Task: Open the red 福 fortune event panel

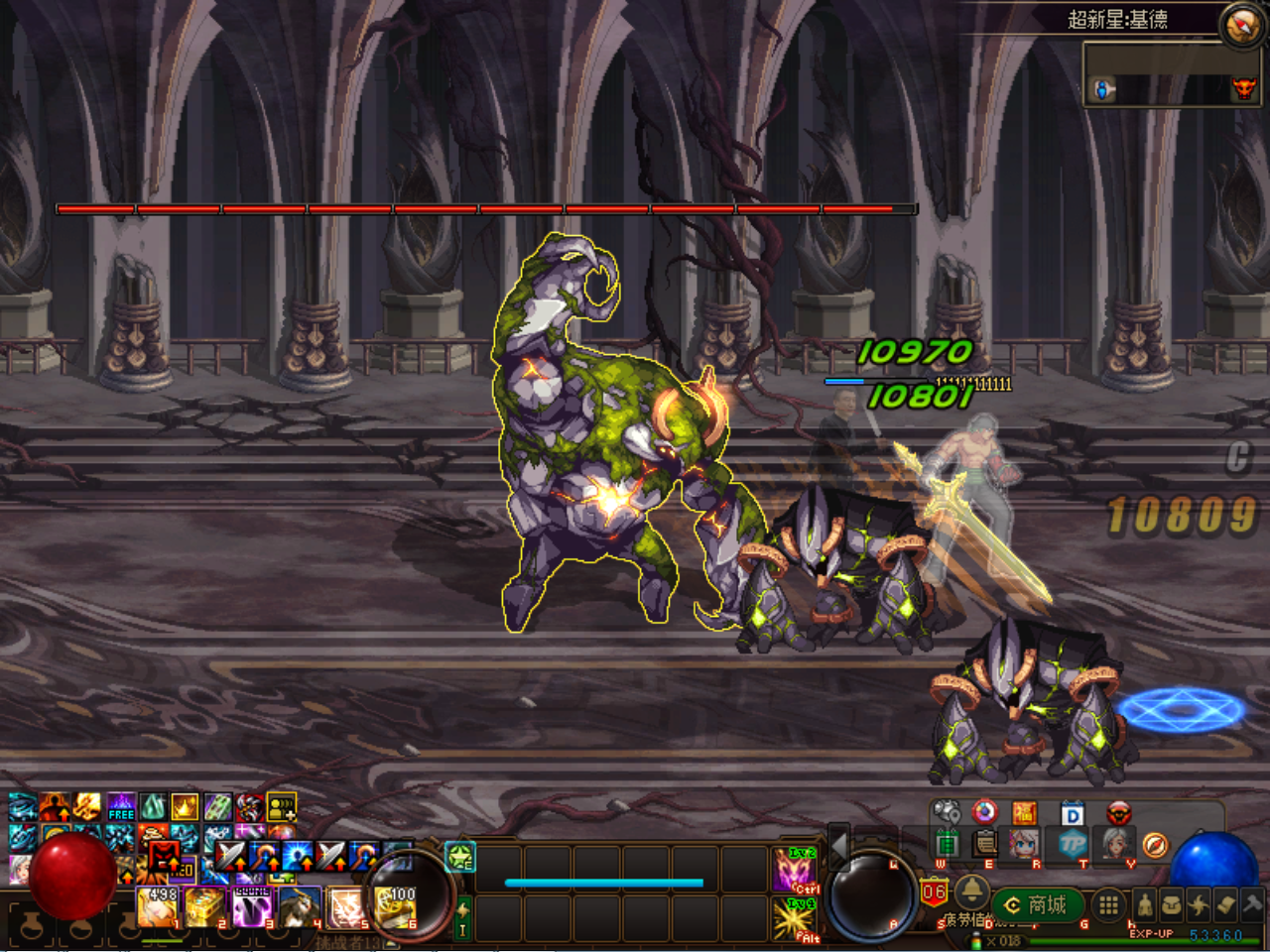Action: (x=1025, y=813)
